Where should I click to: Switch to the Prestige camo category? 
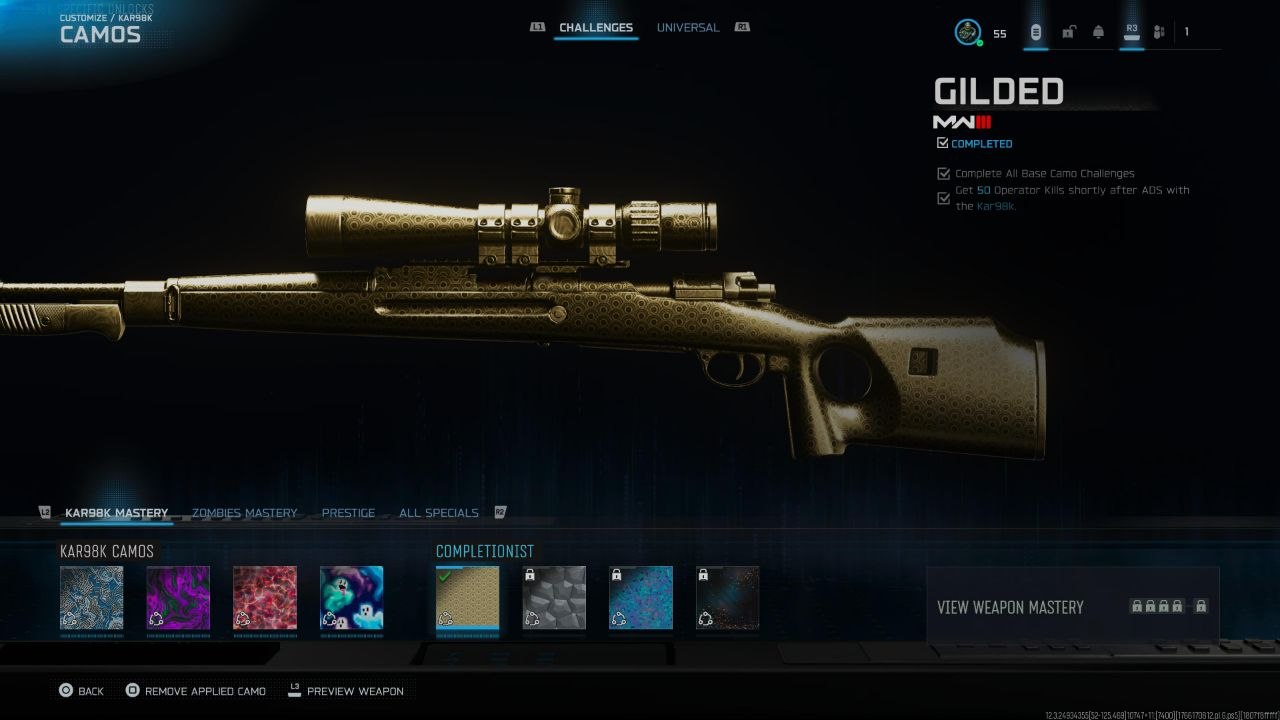(348, 513)
